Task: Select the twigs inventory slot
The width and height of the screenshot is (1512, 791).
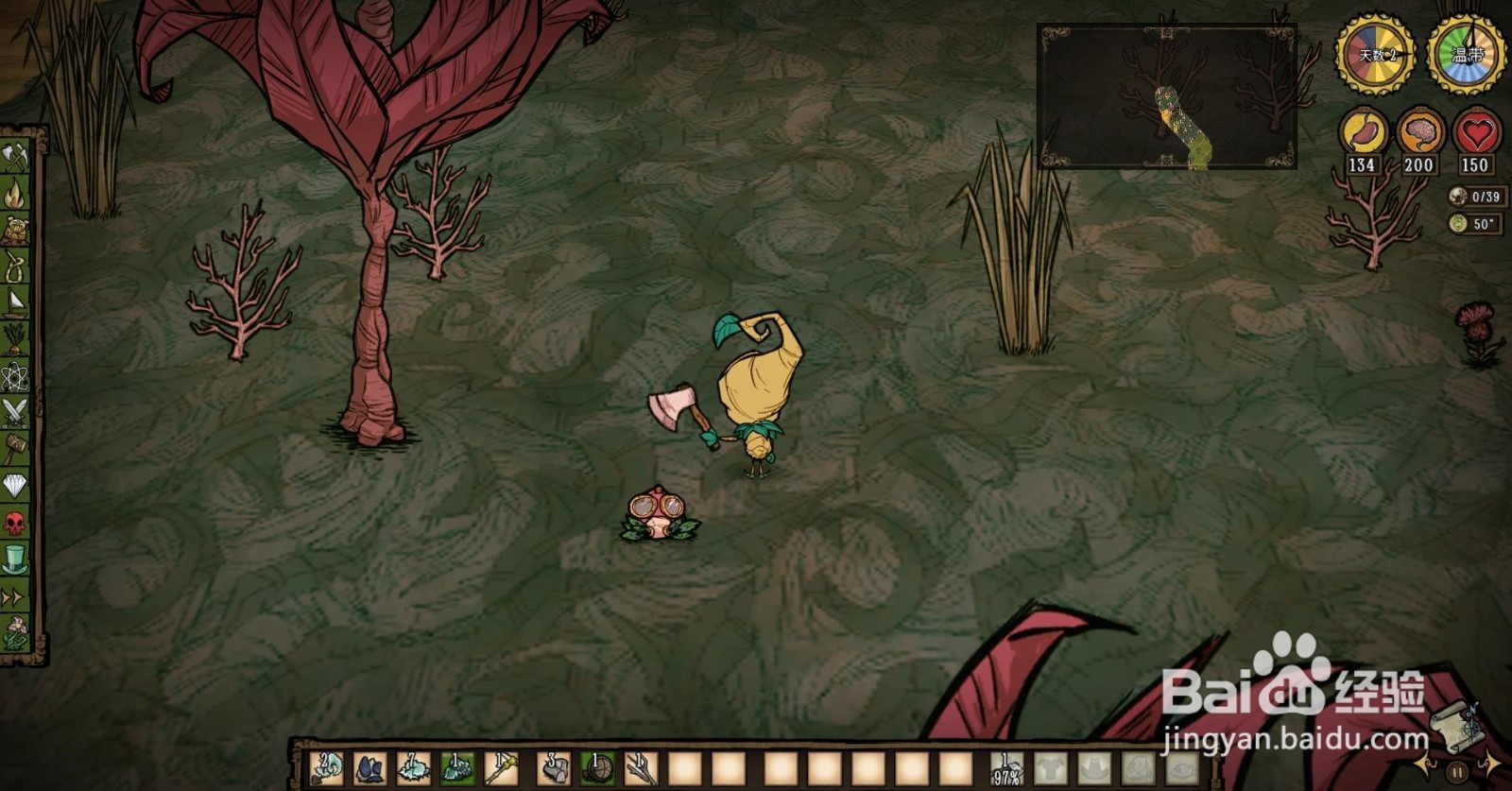Action: 642,768
